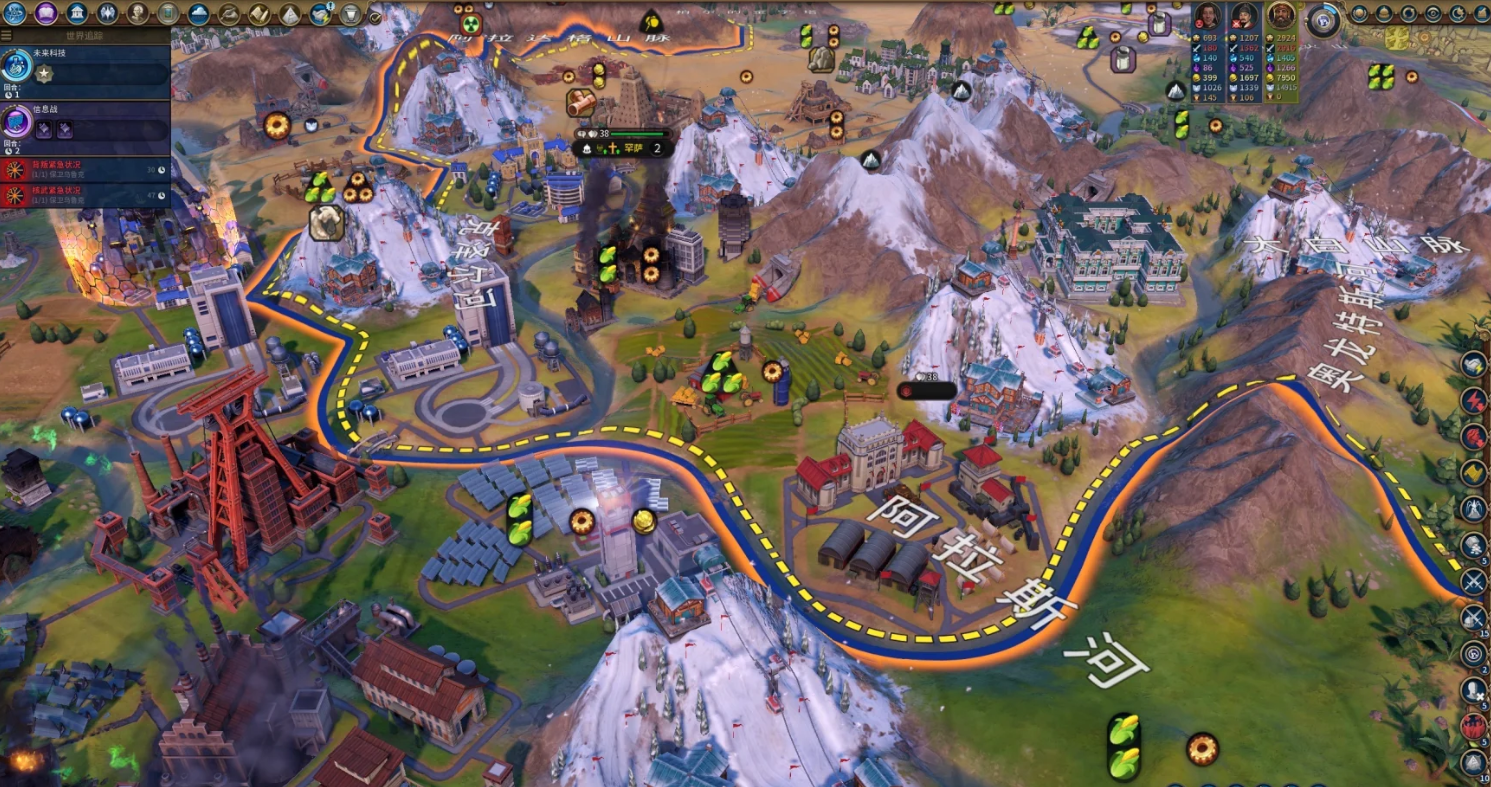Open the pyramid icon in the top bar
The image size is (1491, 787).
pyautogui.click(x=289, y=14)
